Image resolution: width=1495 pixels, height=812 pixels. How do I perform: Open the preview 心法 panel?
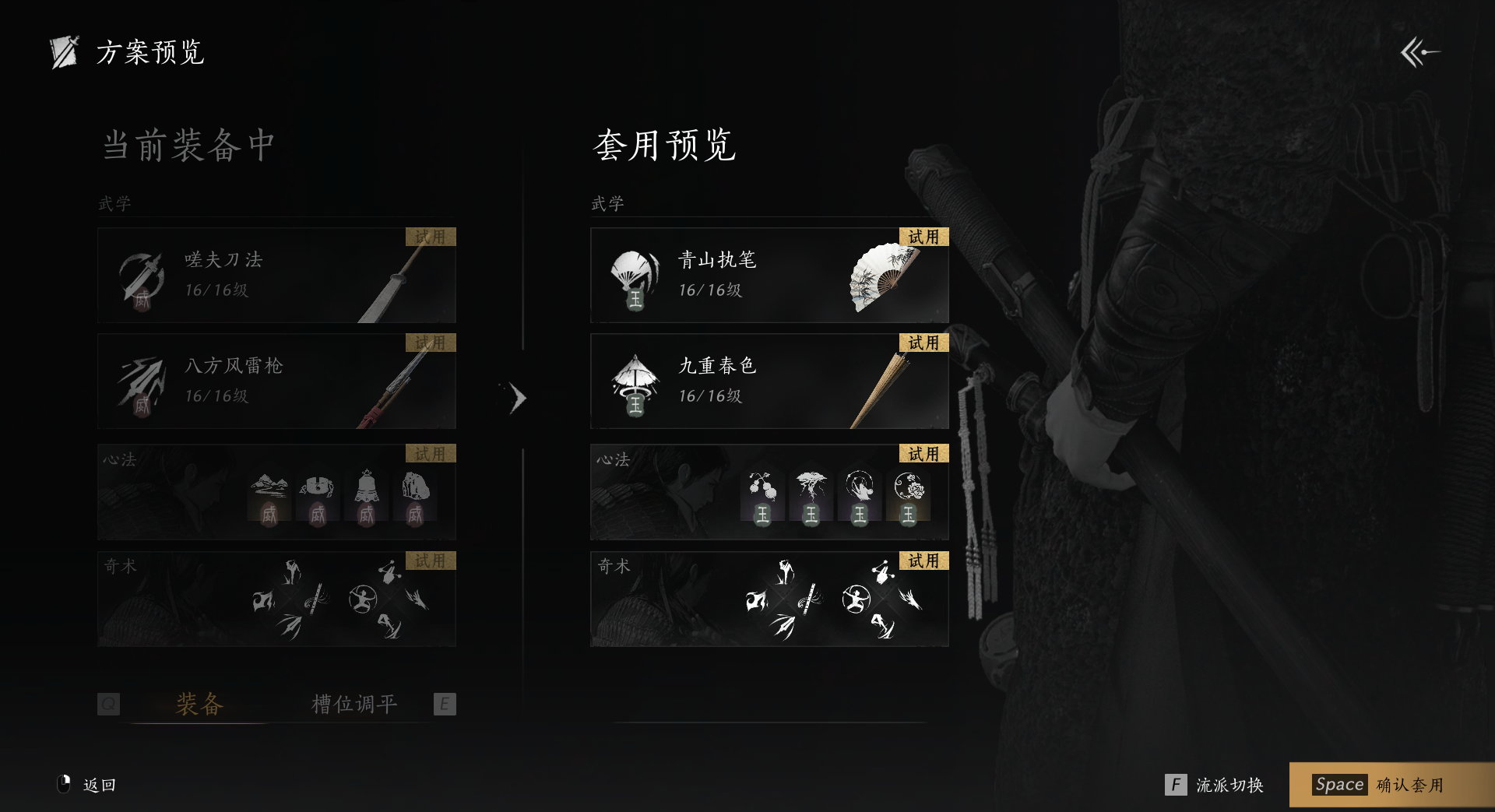tap(769, 492)
